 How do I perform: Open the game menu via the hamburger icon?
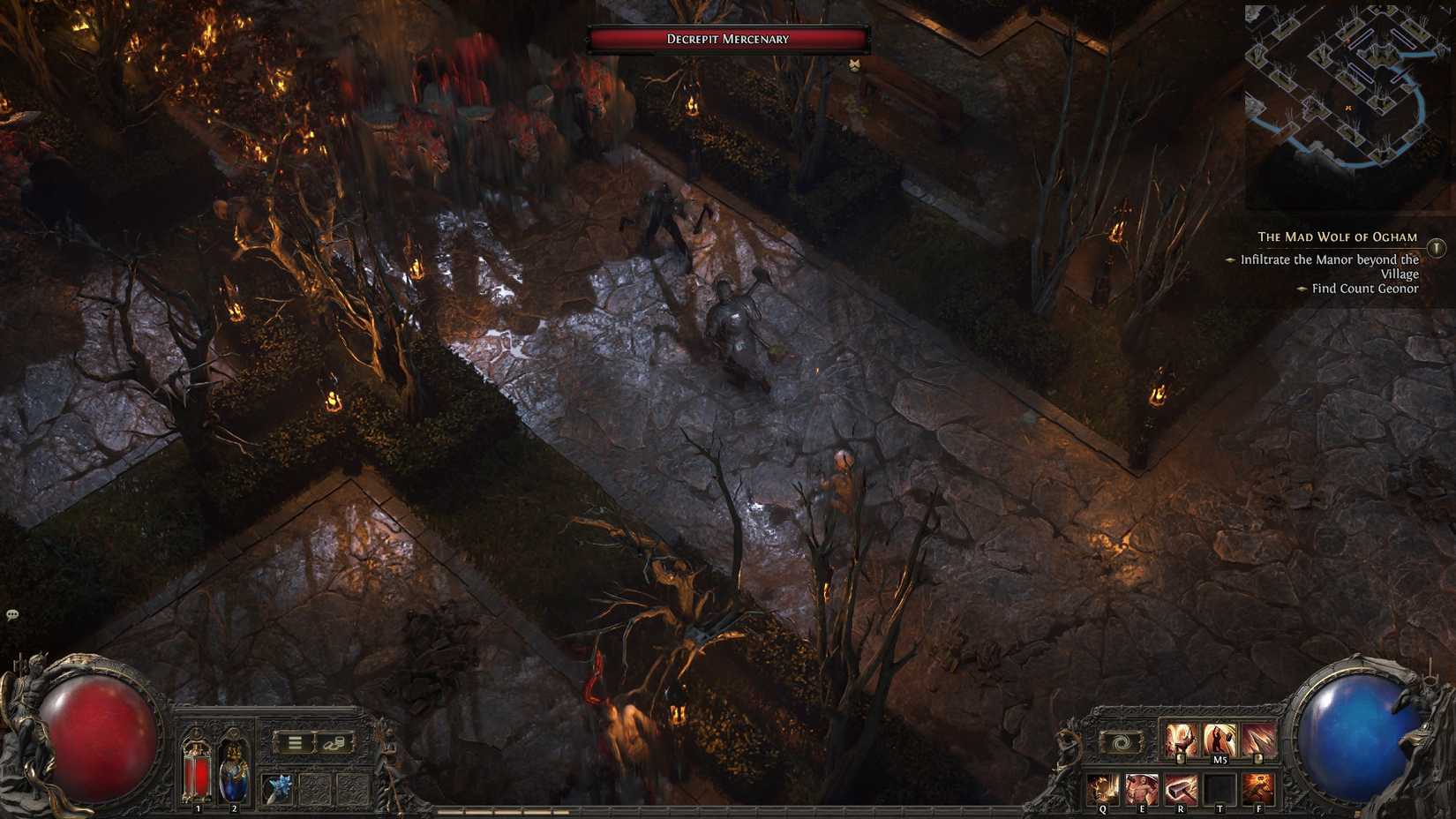(295, 742)
